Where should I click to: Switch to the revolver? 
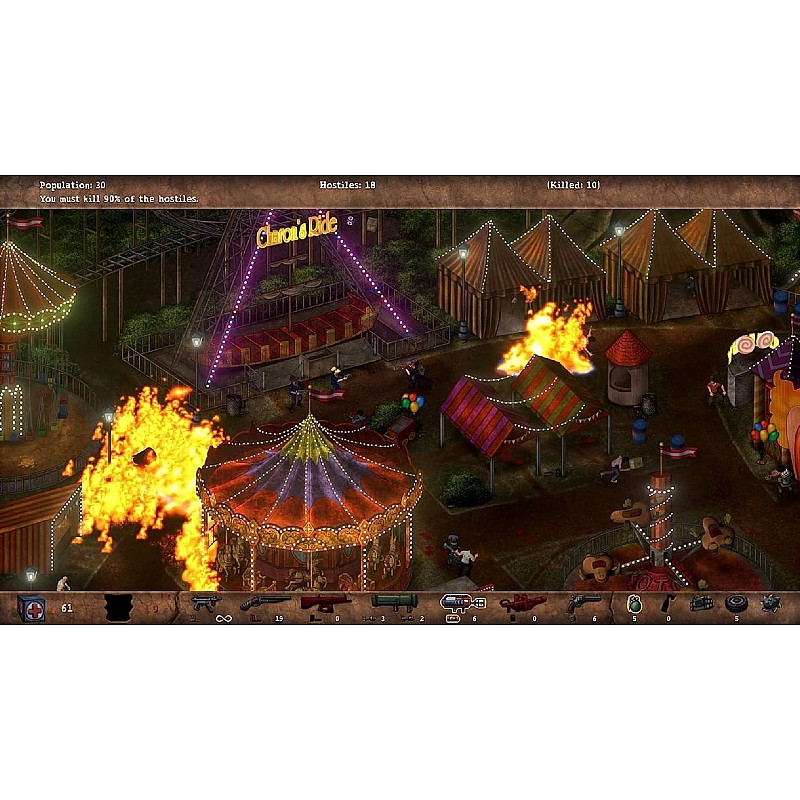click(x=583, y=603)
